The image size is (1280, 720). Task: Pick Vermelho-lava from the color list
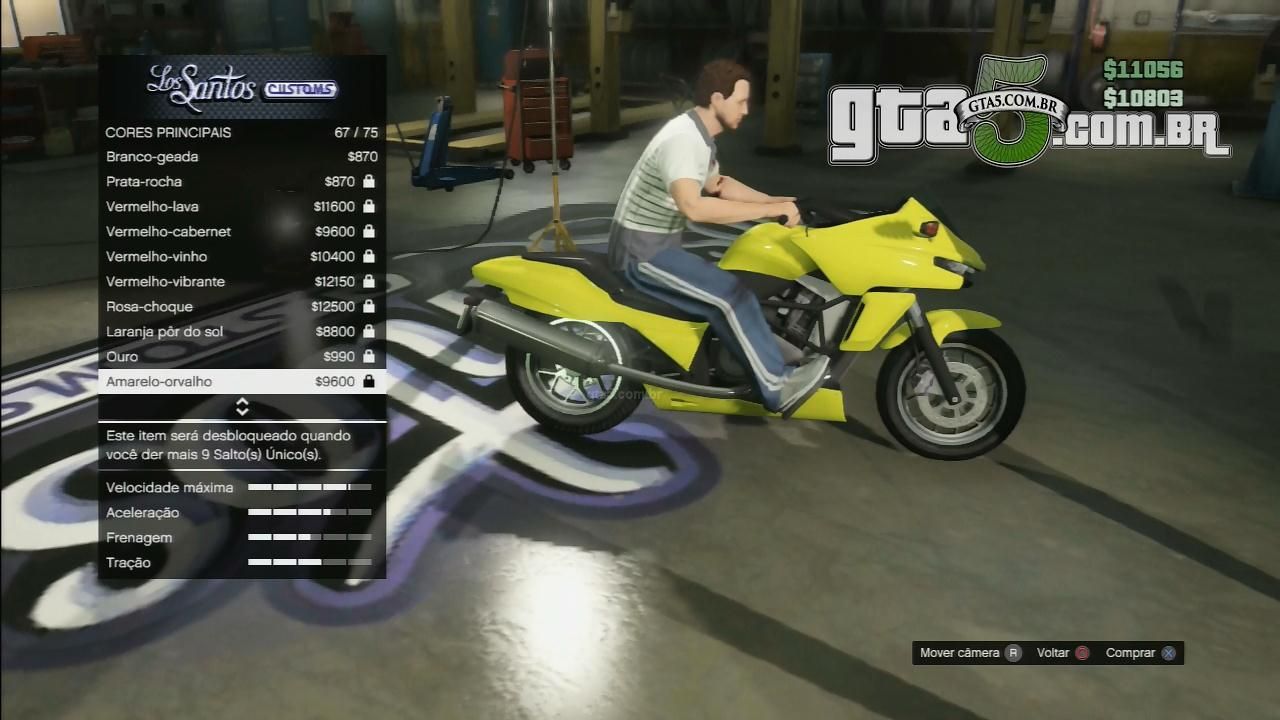(x=242, y=207)
